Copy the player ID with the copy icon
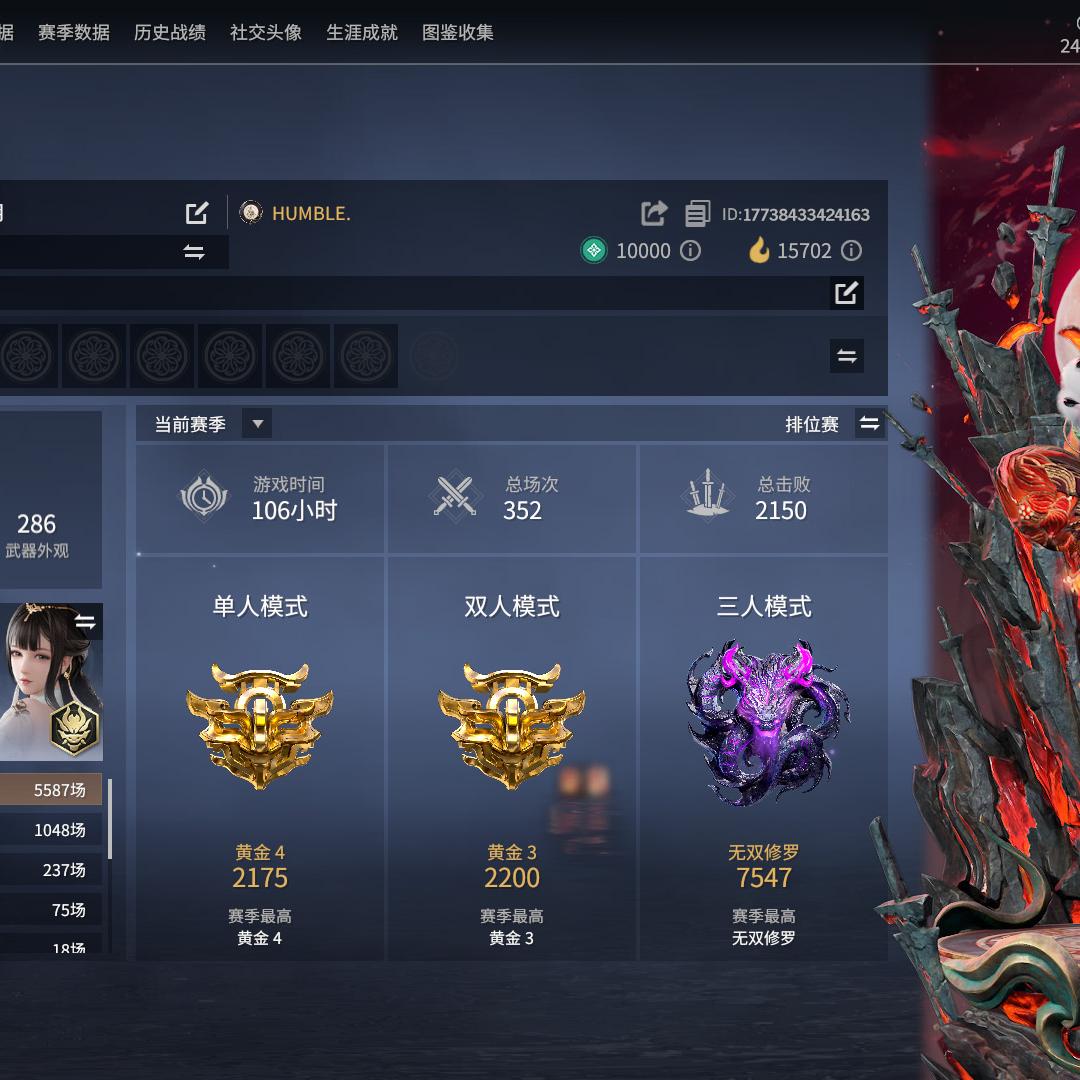Viewport: 1080px width, 1080px height. coord(697,214)
